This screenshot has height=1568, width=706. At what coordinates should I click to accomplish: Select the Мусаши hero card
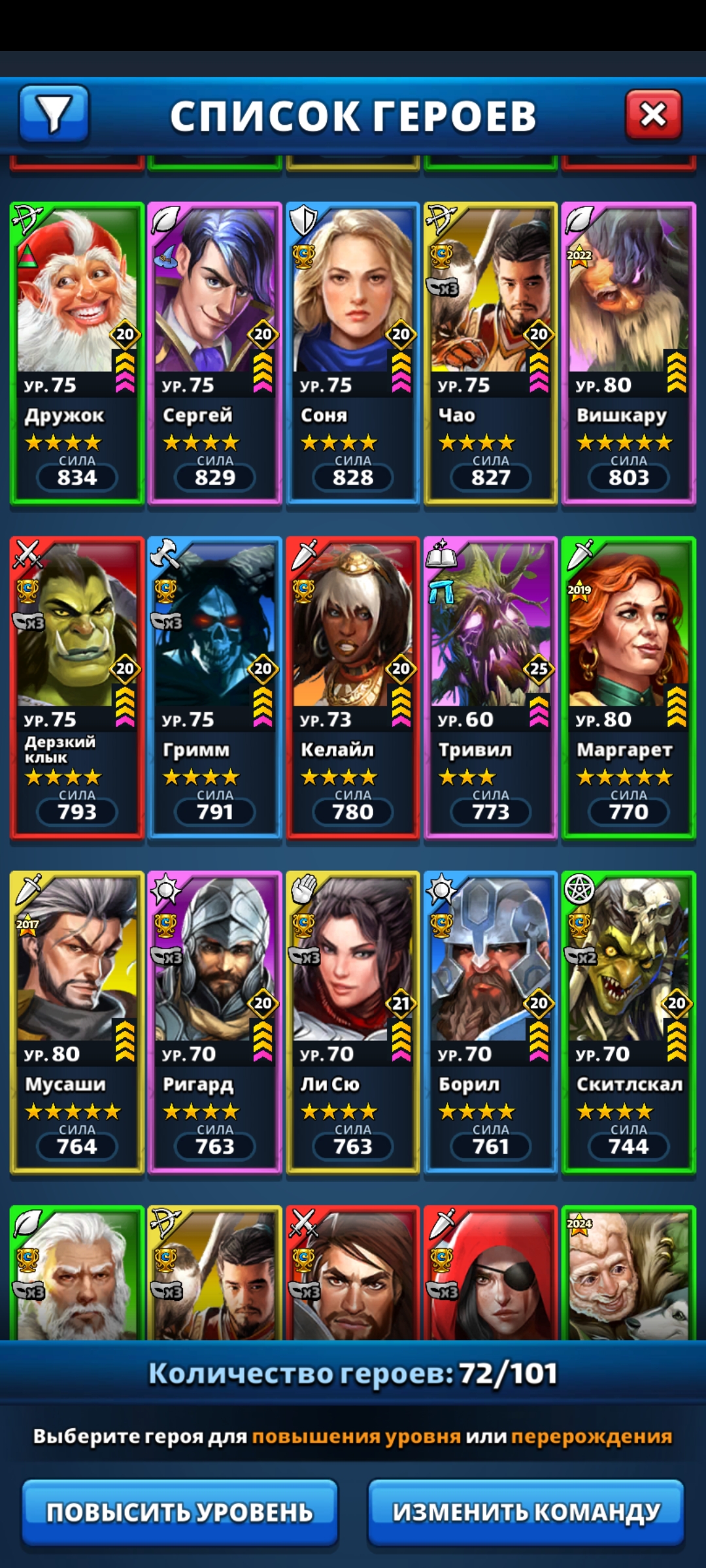pos(77,1022)
